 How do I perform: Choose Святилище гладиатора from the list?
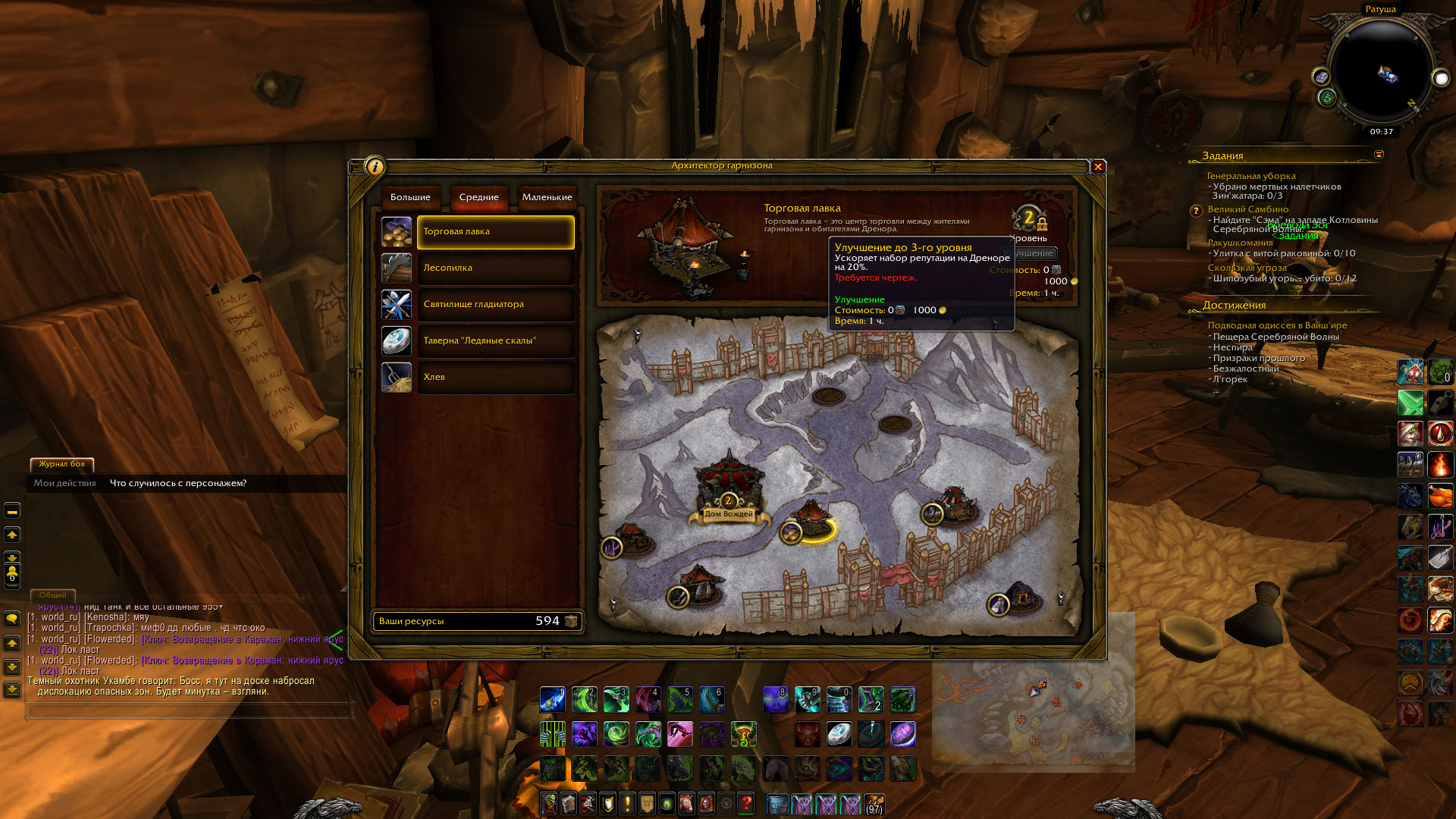495,305
